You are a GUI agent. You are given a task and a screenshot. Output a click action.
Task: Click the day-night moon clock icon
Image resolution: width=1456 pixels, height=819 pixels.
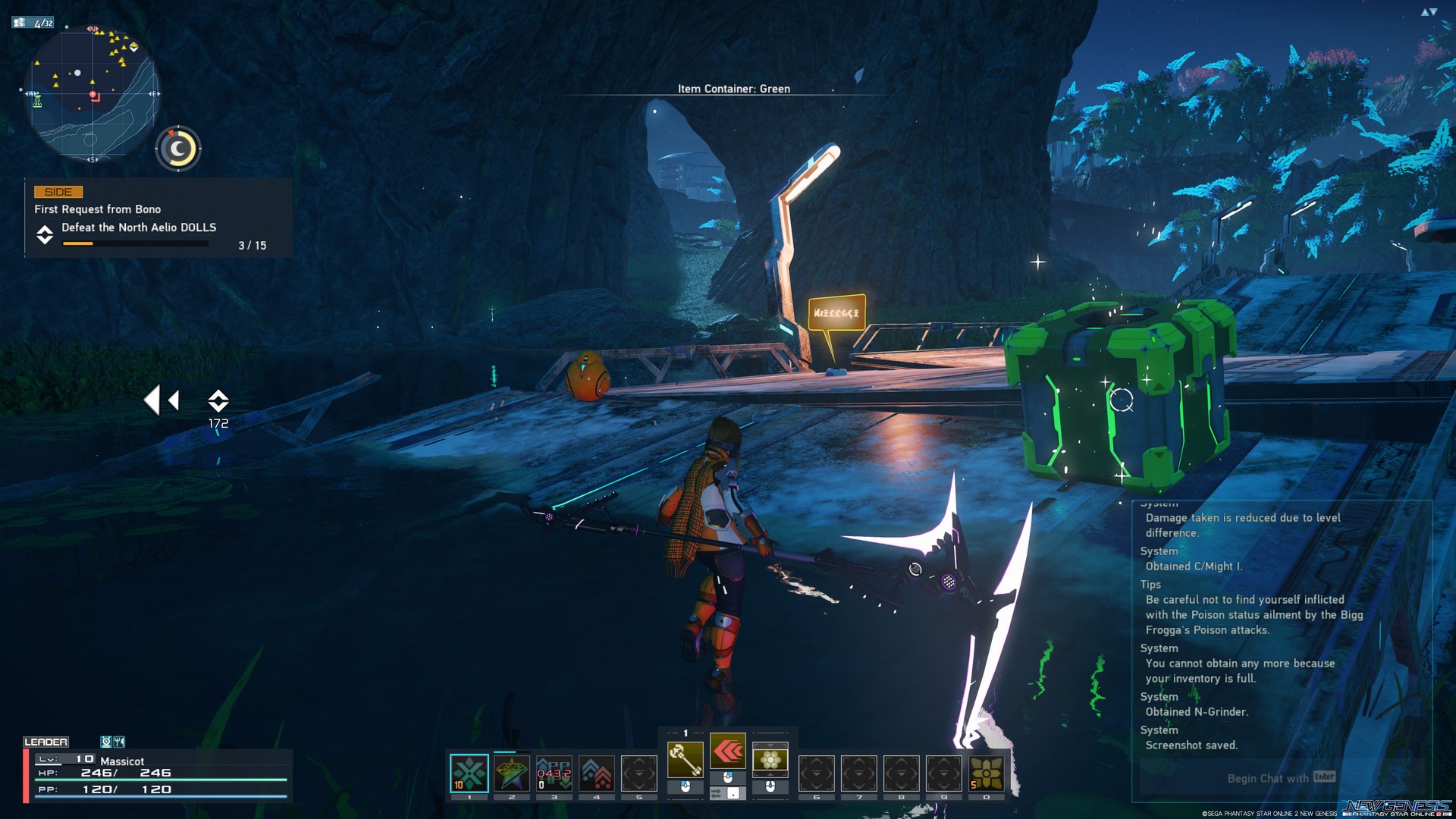pyautogui.click(x=178, y=149)
